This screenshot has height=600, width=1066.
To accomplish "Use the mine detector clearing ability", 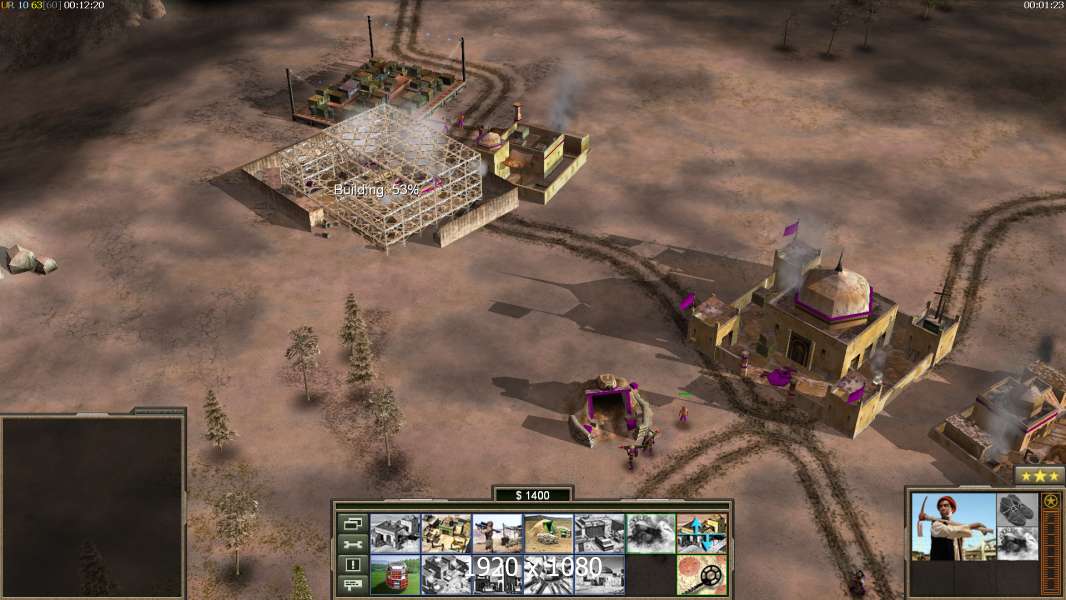I will [702, 574].
